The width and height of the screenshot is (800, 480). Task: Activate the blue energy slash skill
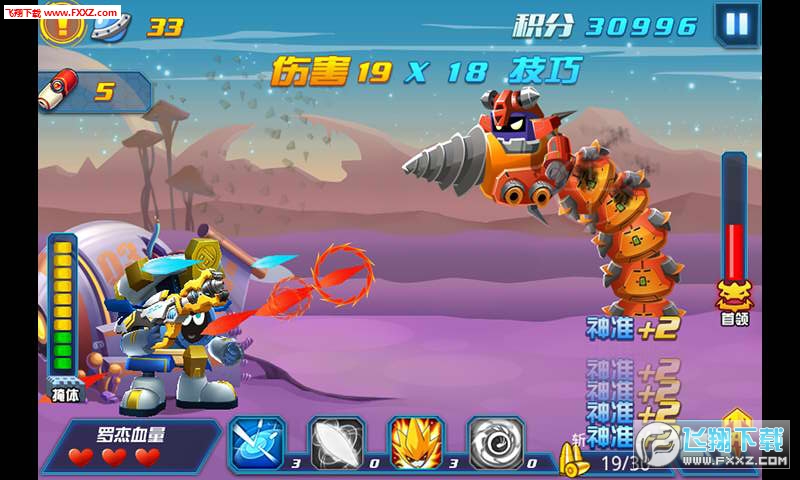[x=257, y=443]
